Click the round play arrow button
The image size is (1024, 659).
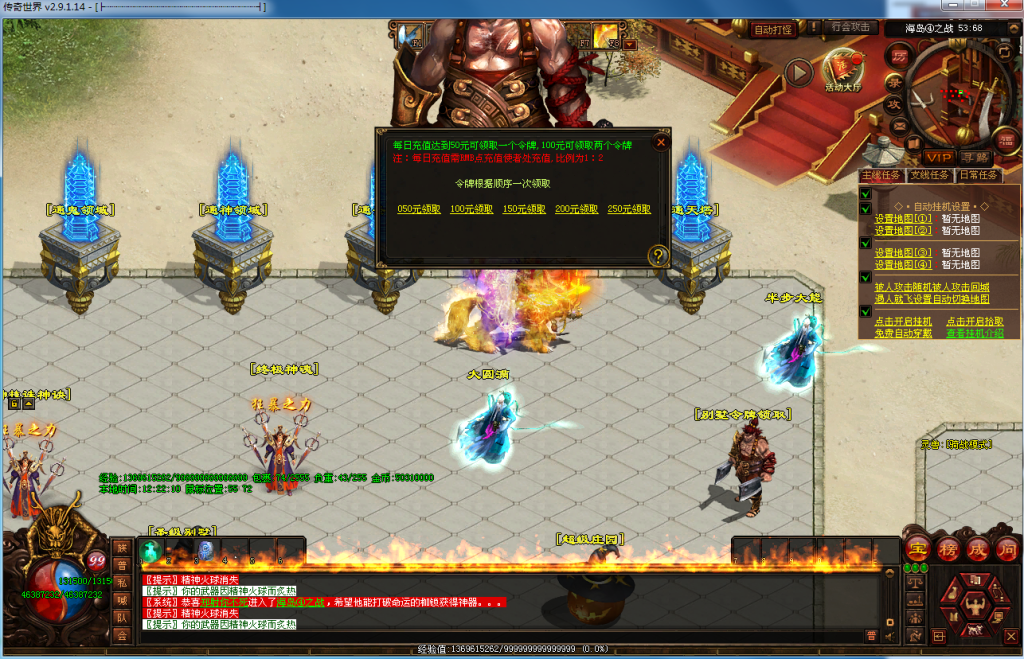pos(798,72)
